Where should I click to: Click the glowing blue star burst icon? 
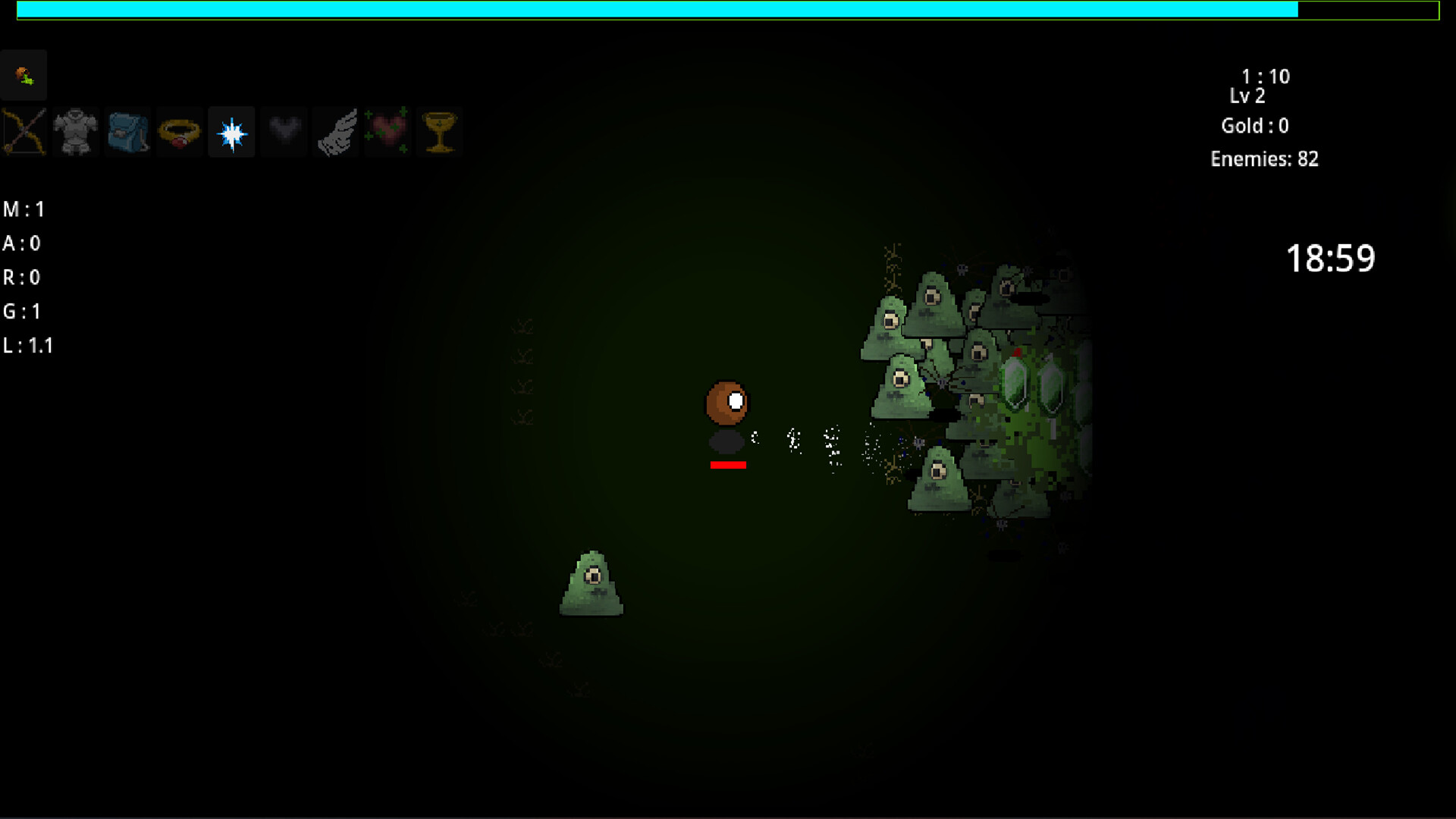point(231,131)
